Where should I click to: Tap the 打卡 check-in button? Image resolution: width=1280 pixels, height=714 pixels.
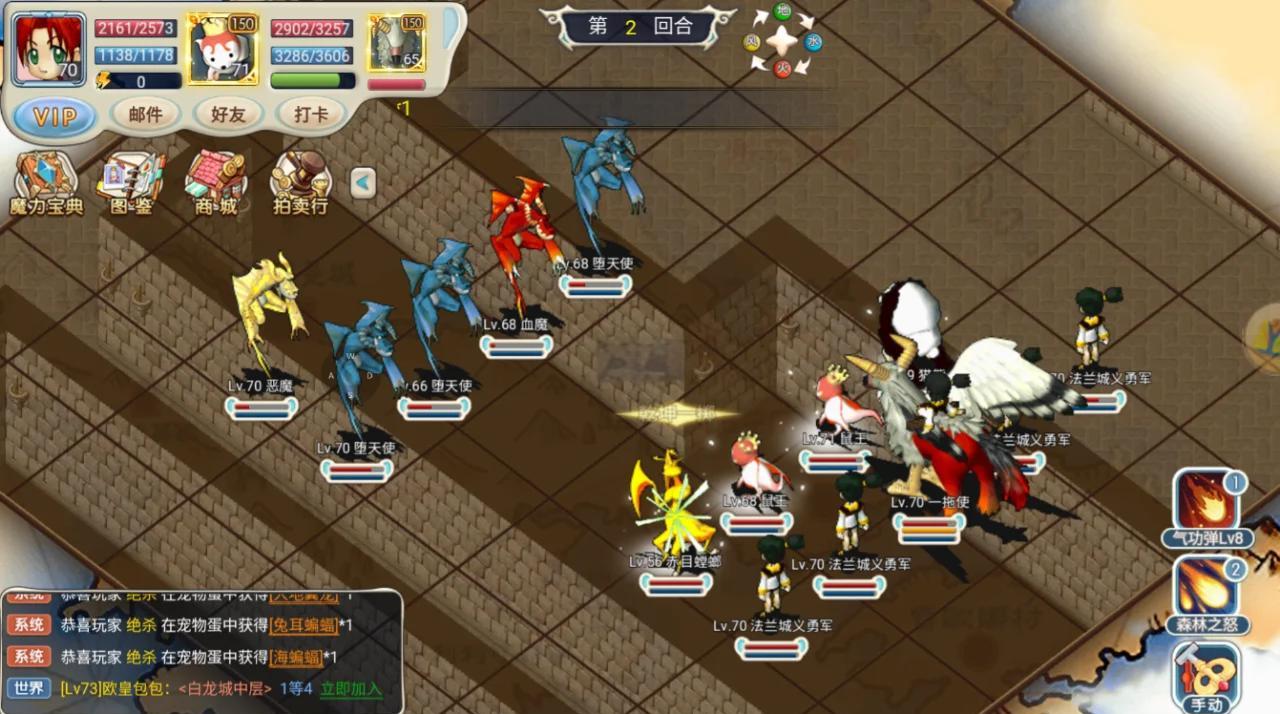311,115
